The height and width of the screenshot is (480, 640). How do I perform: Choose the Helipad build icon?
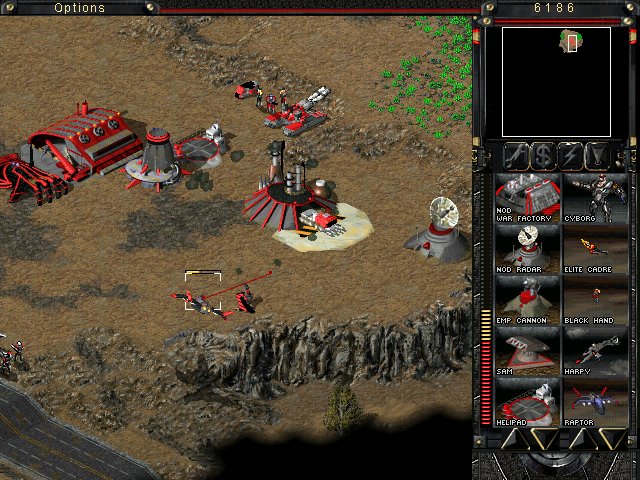[528, 401]
